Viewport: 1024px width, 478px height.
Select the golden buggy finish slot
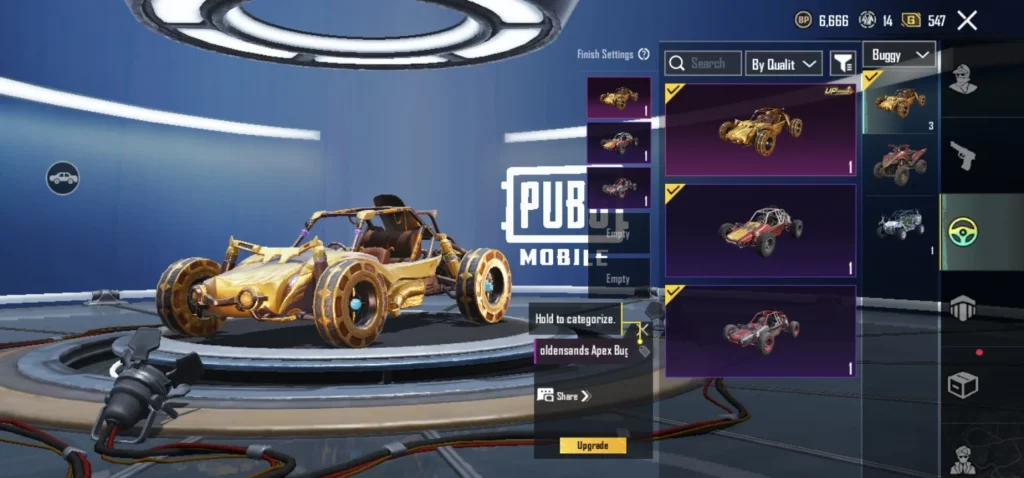(618, 98)
